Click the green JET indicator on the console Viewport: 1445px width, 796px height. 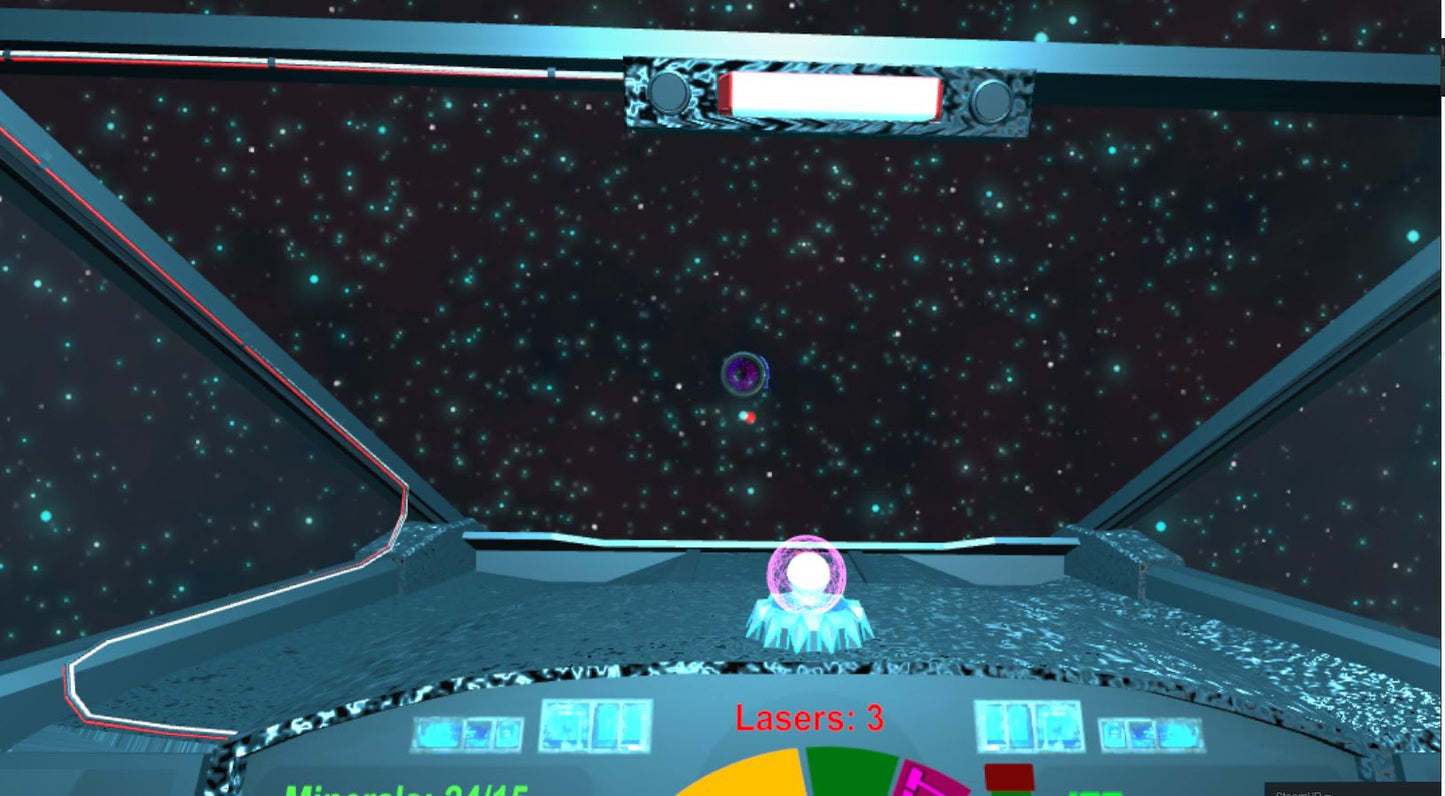[1095, 792]
